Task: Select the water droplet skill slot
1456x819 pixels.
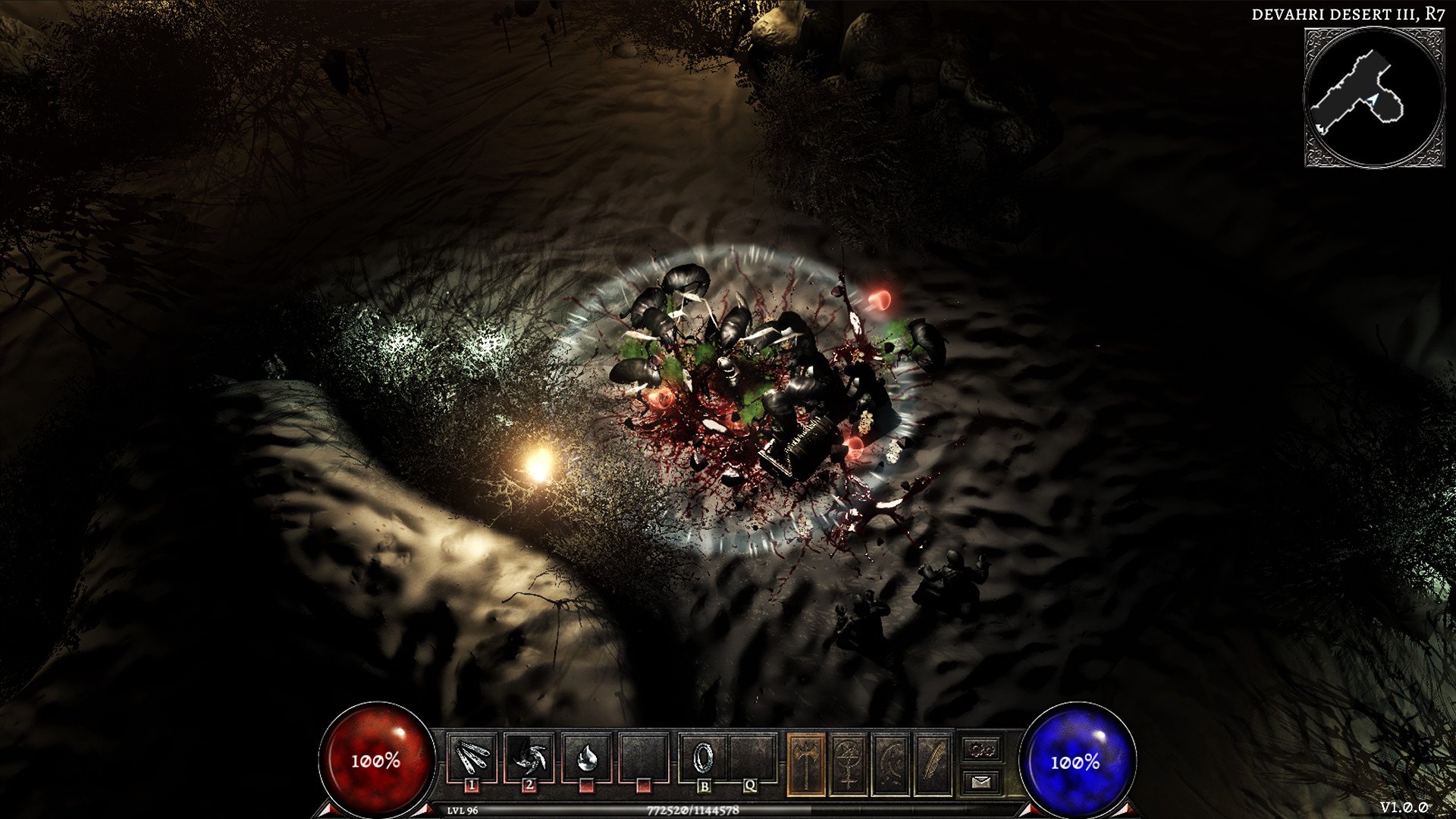Action: (585, 758)
